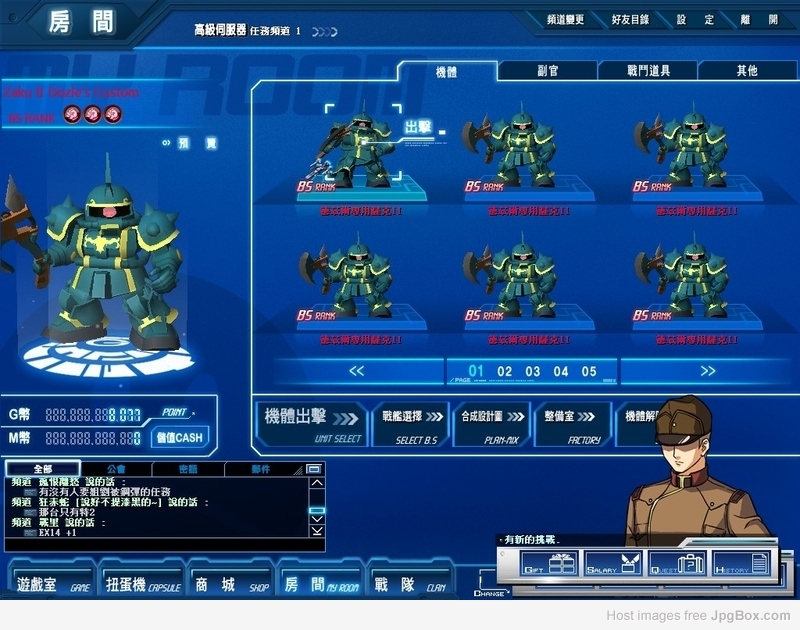Click the 儲值CASH top-up button
Viewport: 800px width, 630px height.
click(x=178, y=437)
